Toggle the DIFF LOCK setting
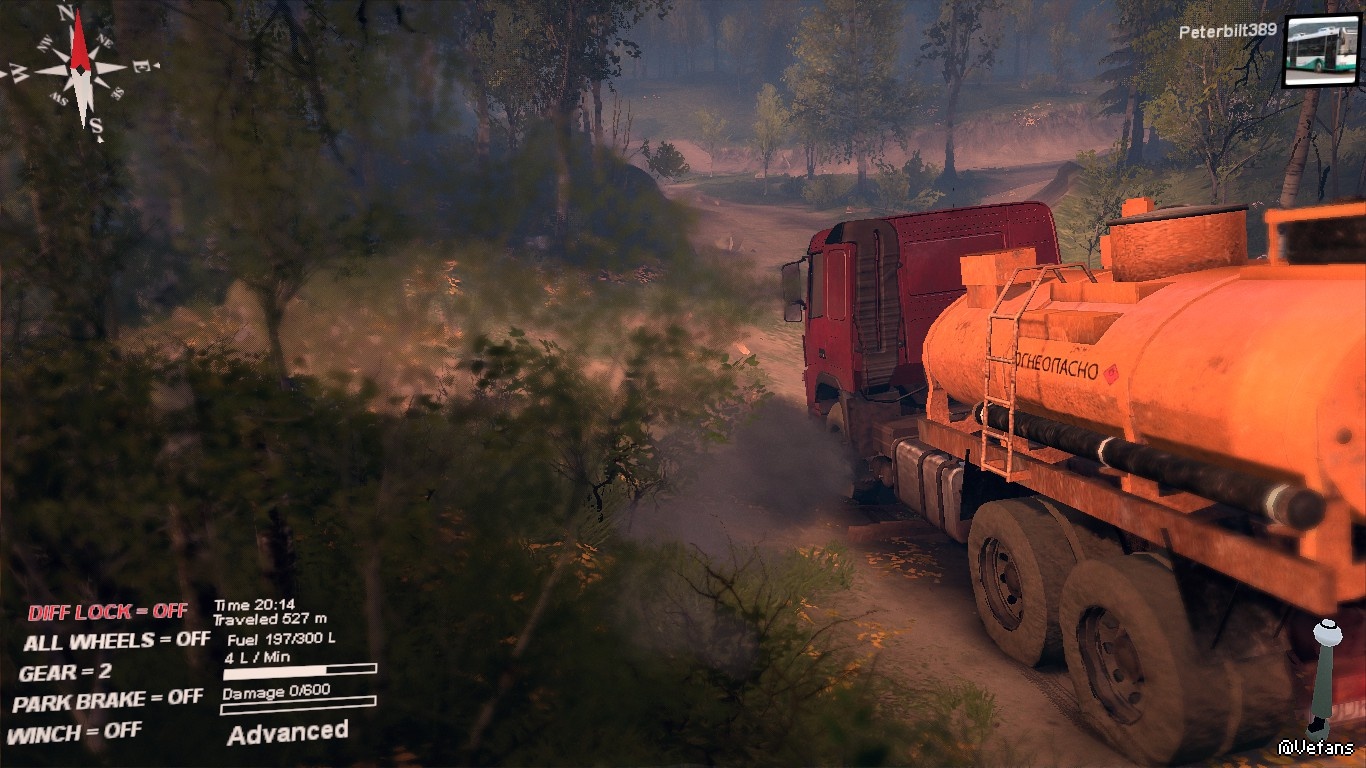Viewport: 1366px width, 768px height. tap(107, 612)
